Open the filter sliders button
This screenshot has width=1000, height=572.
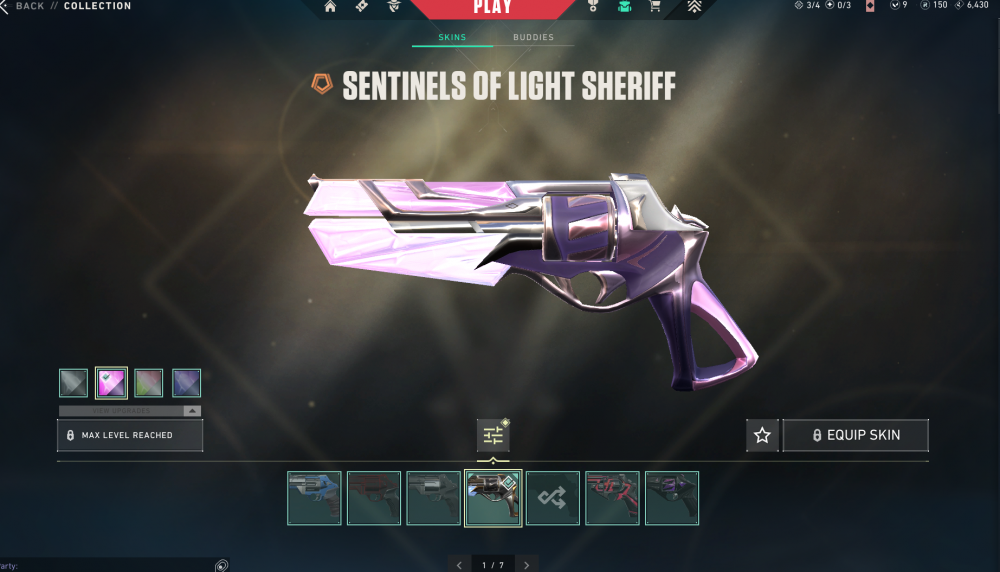[x=493, y=435]
